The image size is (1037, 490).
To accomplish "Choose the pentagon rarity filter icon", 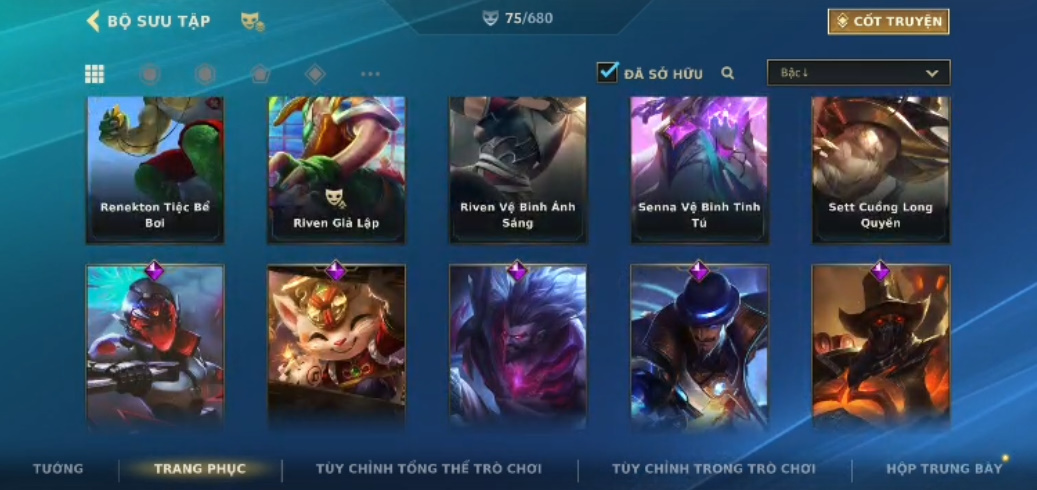I will click(260, 73).
